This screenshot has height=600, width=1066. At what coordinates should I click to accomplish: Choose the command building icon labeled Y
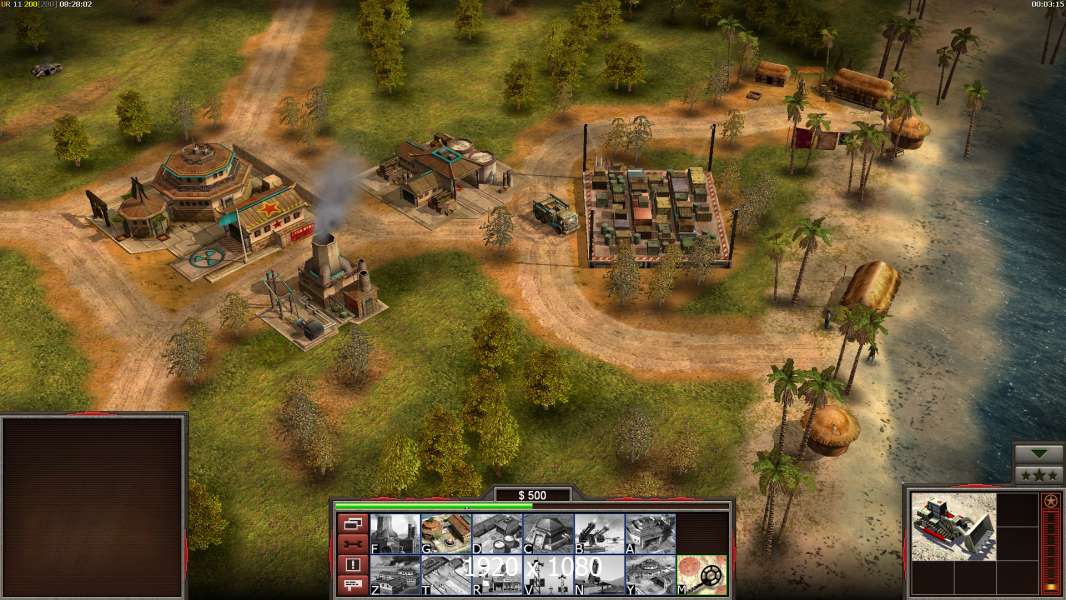(x=650, y=575)
